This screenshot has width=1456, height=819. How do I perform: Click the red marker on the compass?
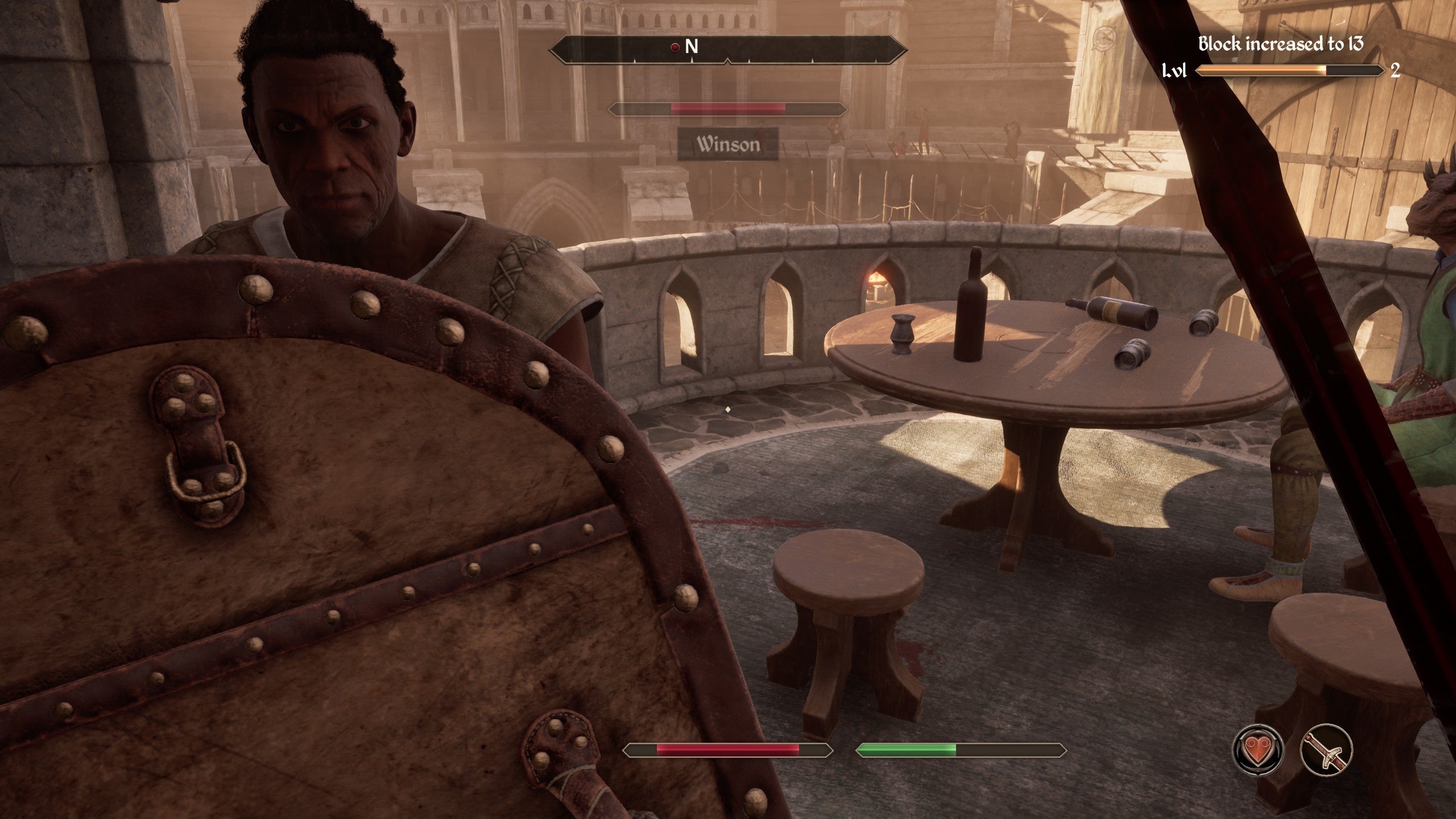675,47
